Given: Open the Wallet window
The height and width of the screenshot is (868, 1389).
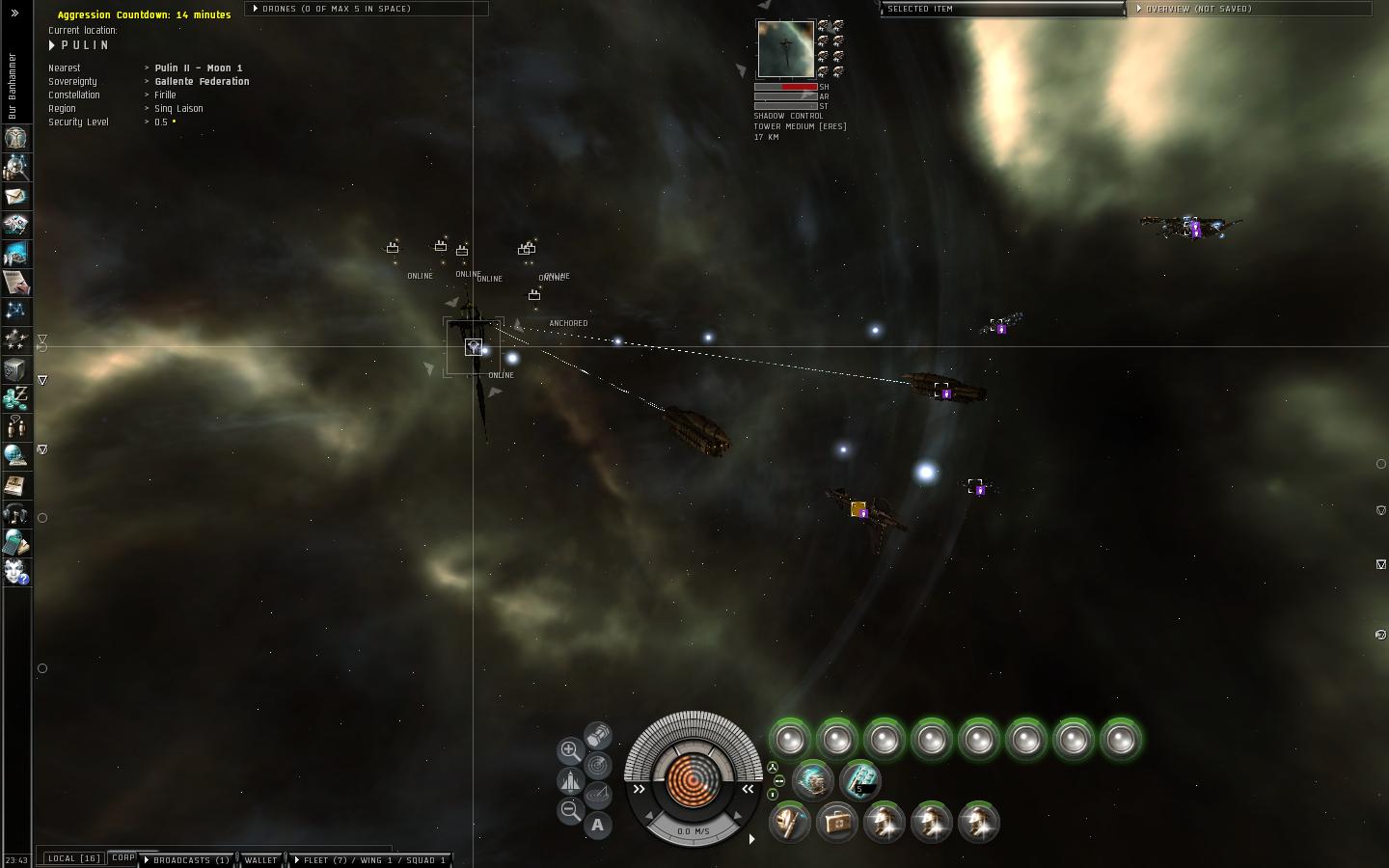Looking at the screenshot, I should [x=260, y=859].
